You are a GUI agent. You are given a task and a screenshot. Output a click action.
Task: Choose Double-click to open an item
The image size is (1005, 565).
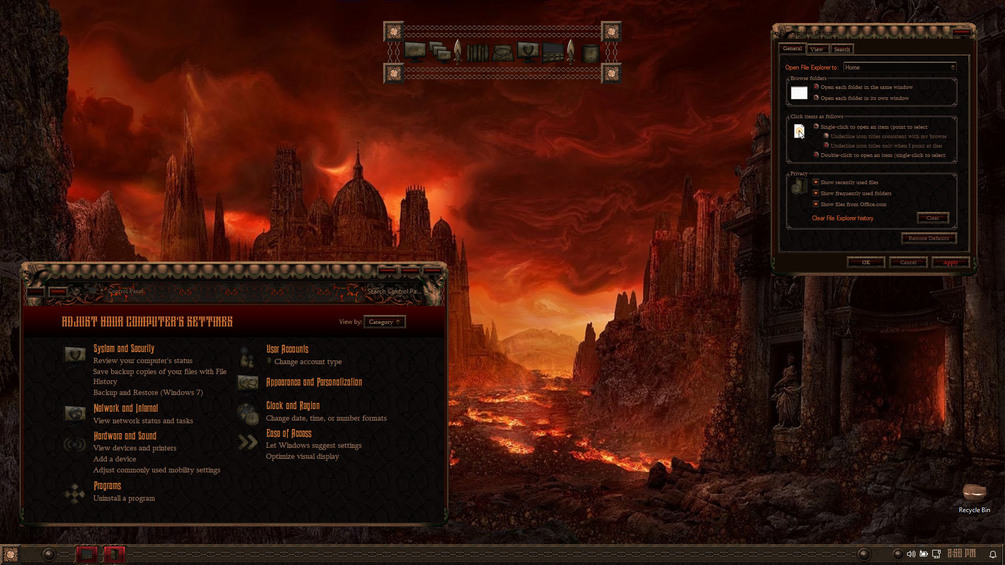(x=816, y=155)
